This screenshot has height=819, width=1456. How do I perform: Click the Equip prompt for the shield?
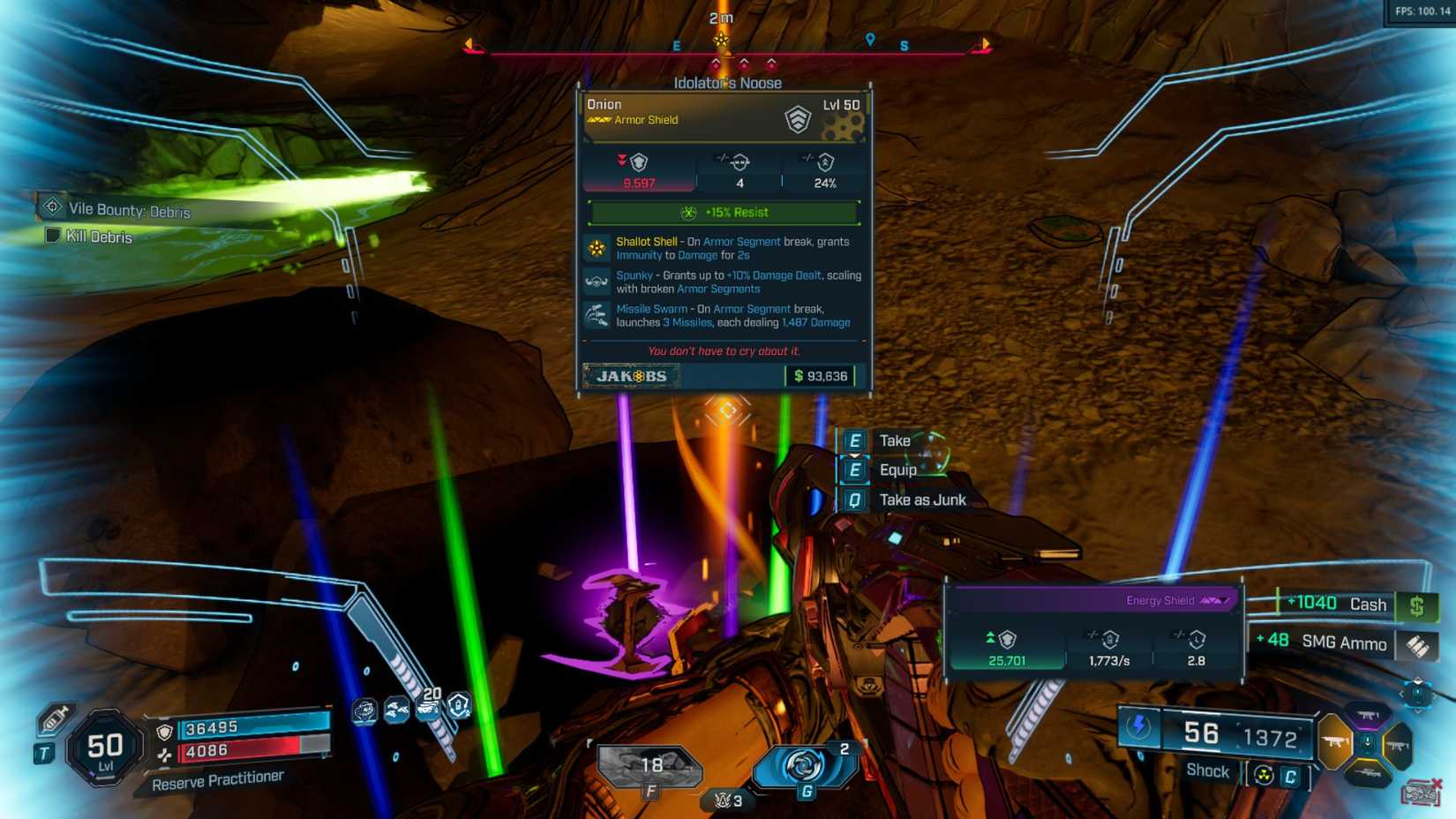[x=897, y=470]
